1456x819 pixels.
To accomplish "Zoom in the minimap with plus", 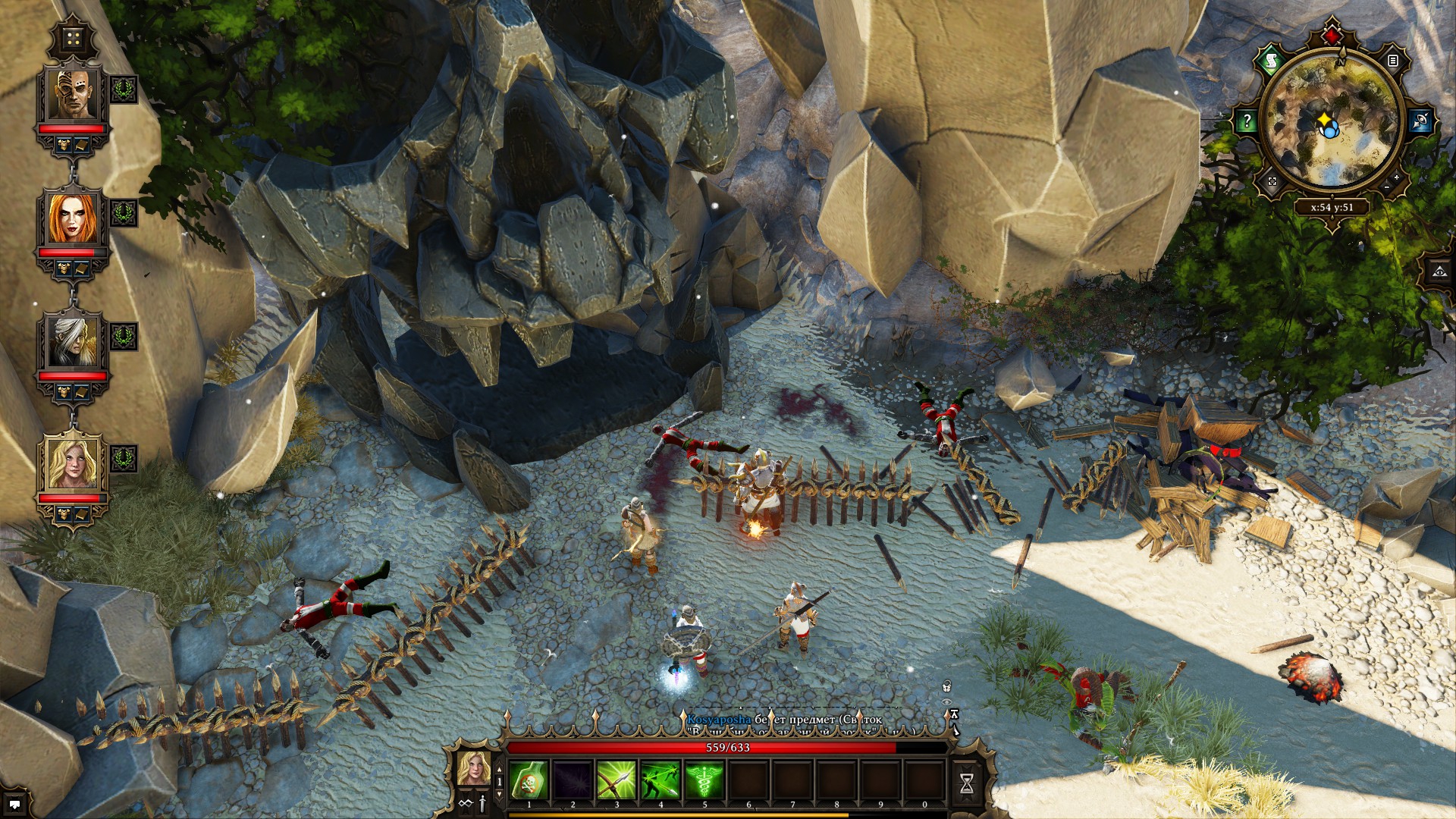I will tap(1397, 177).
